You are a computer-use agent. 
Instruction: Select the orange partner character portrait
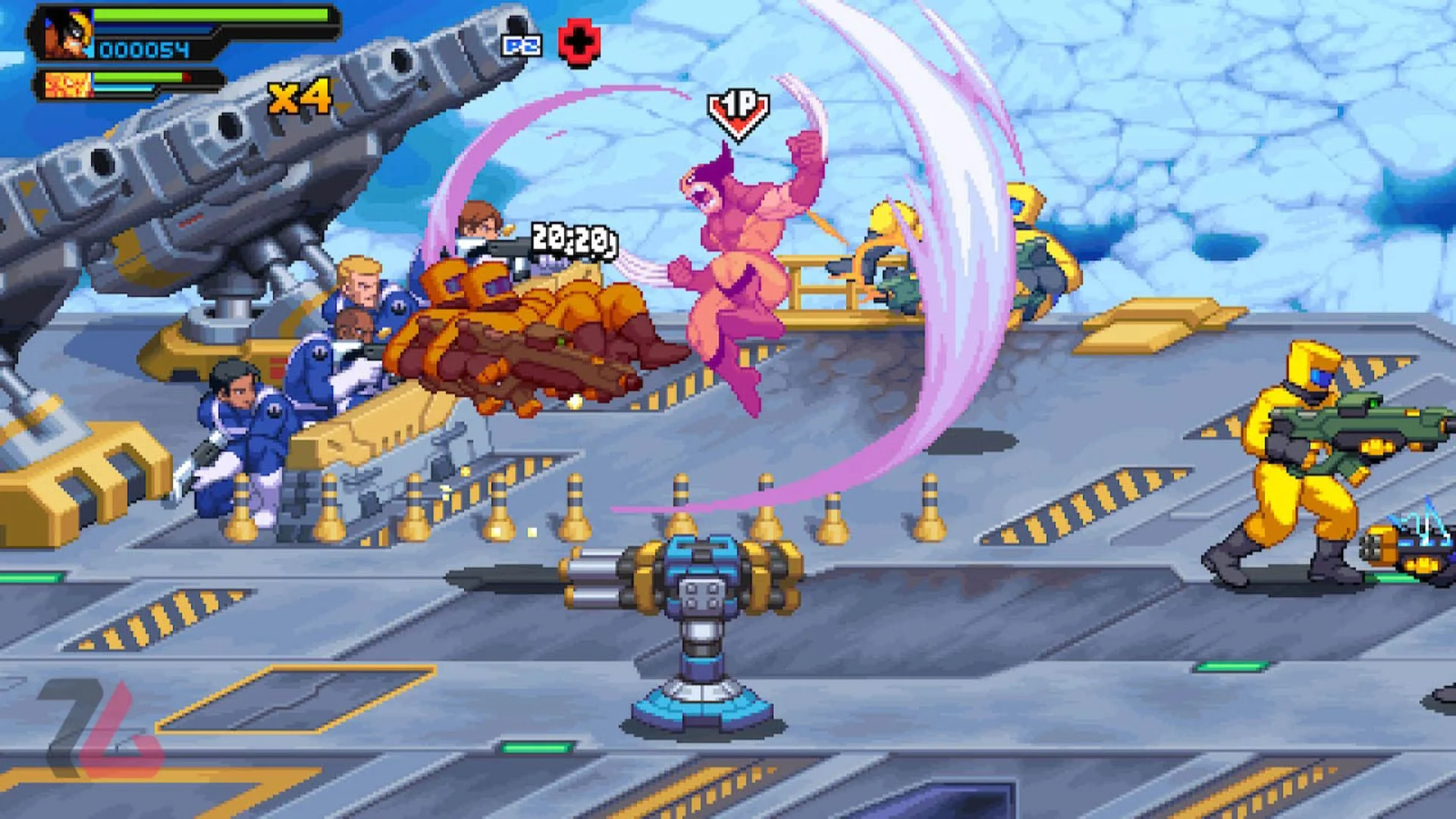pos(68,85)
